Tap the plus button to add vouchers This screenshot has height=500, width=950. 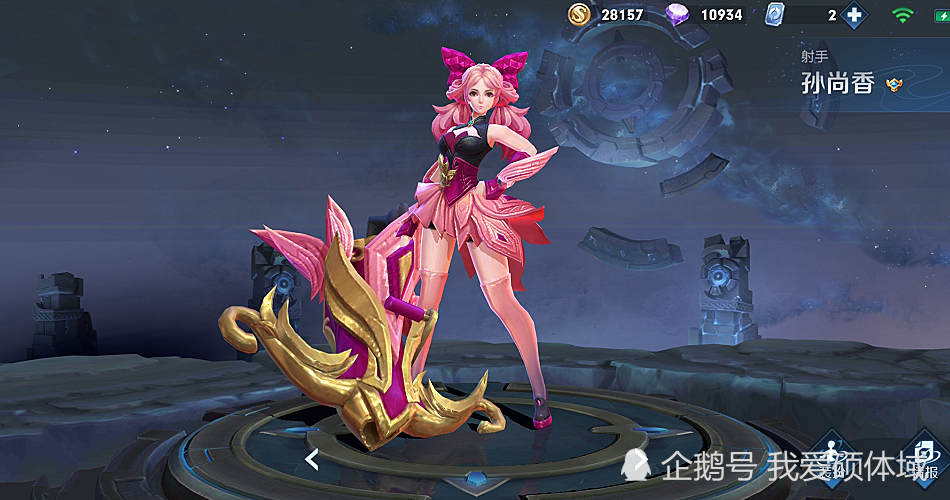point(853,15)
